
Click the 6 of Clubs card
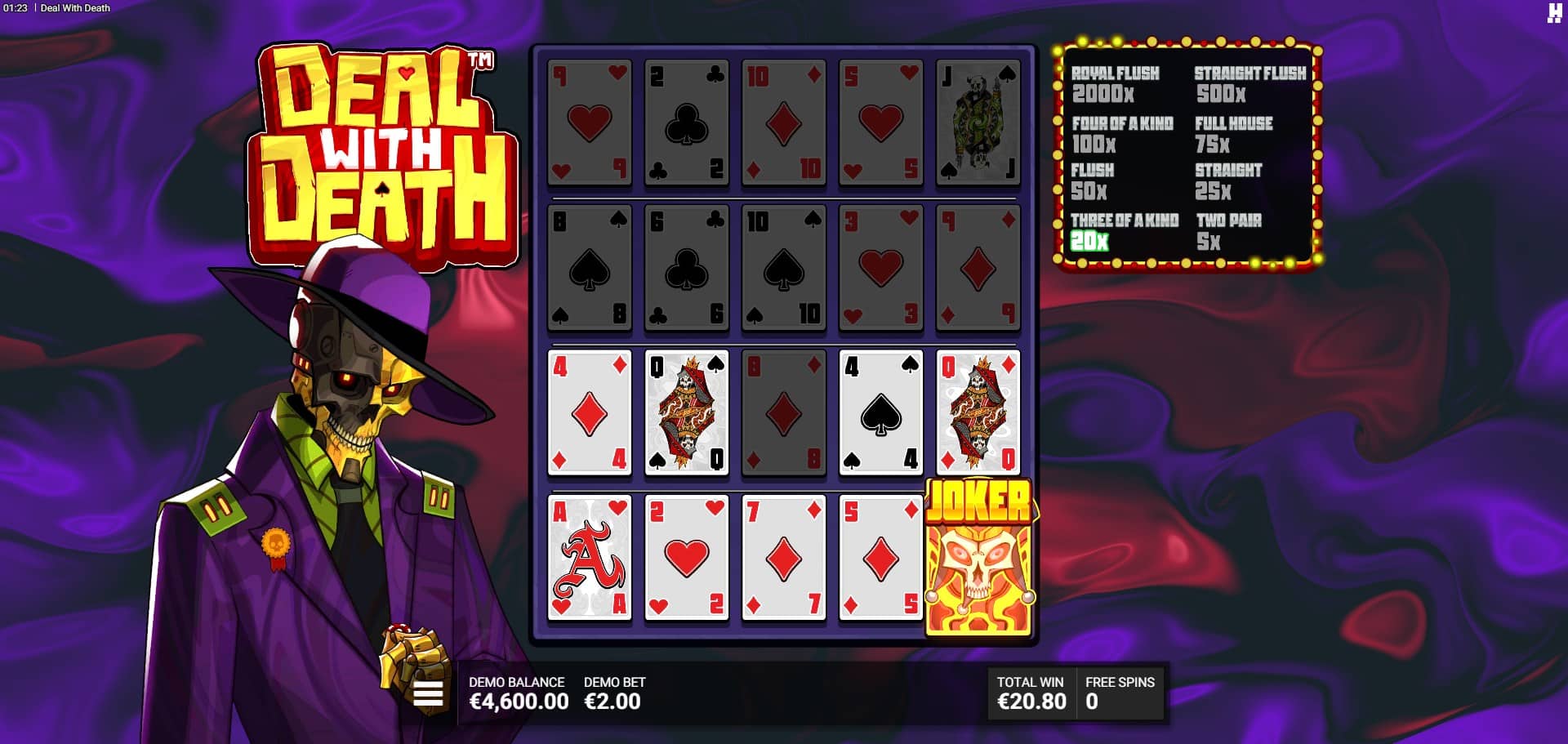[686, 268]
